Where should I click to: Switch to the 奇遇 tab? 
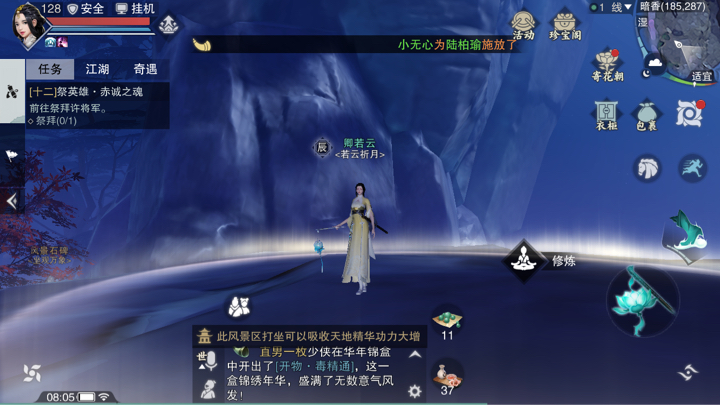point(145,69)
